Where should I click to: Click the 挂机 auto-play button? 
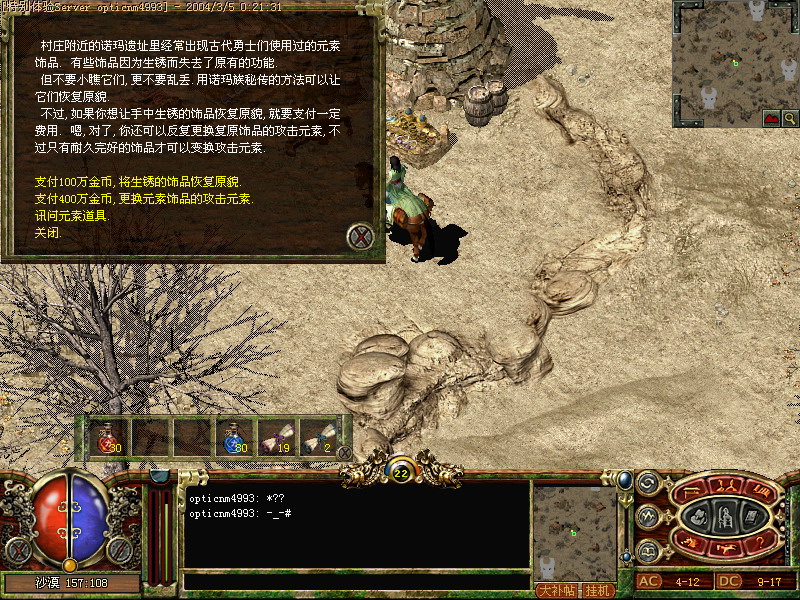click(x=599, y=589)
